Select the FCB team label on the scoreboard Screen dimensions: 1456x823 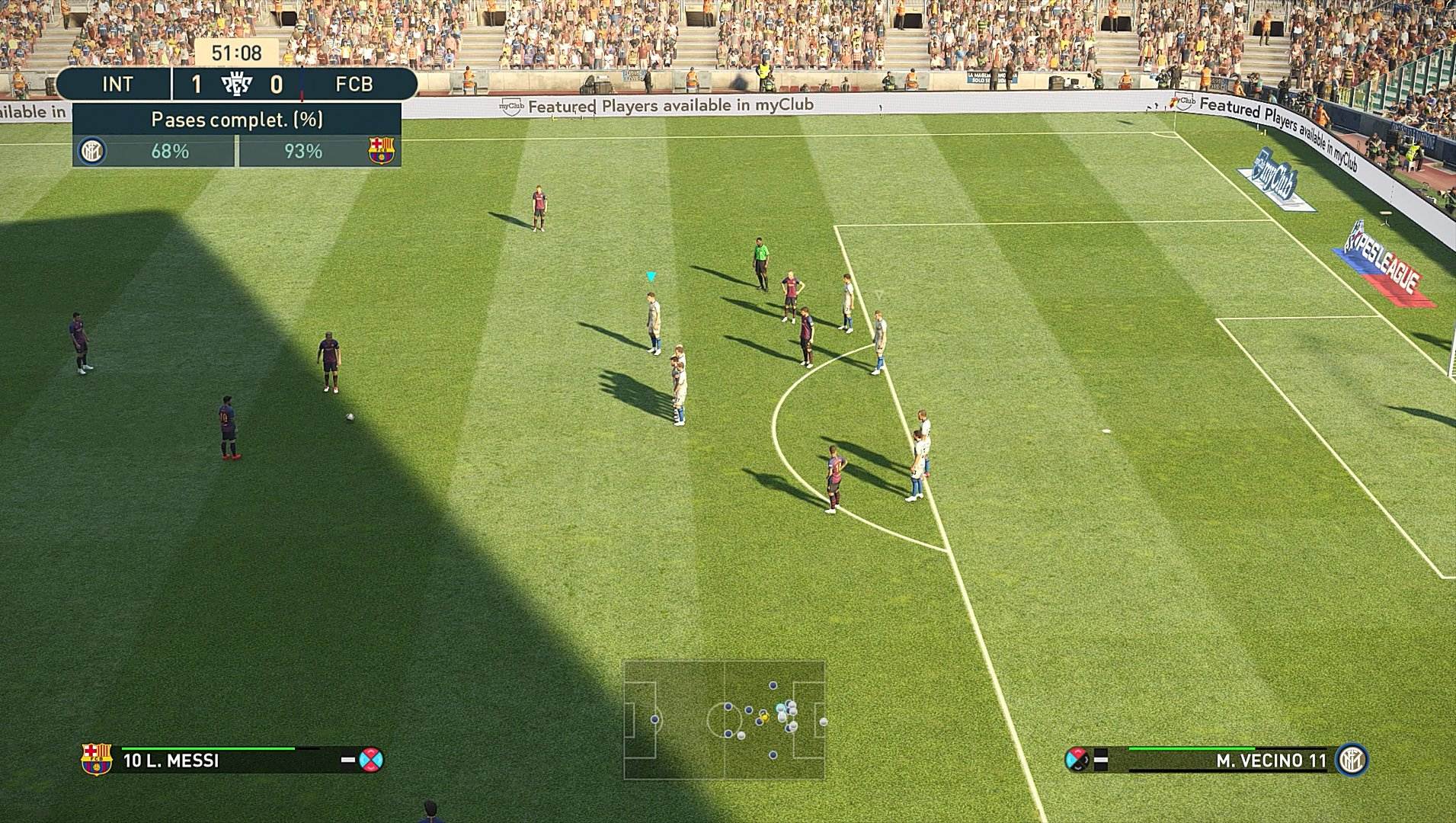353,84
